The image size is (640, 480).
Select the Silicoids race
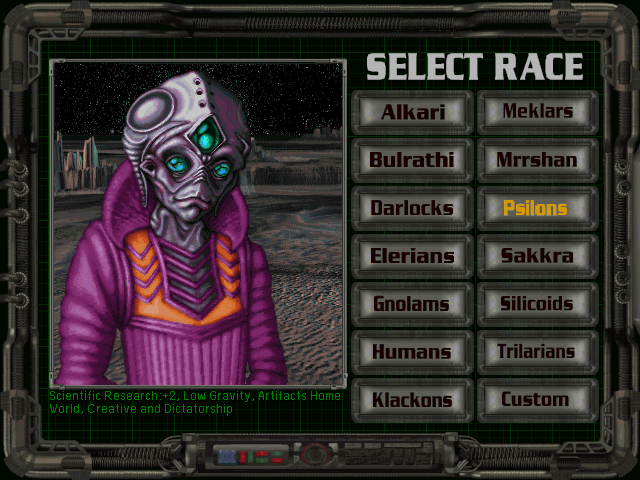536,304
